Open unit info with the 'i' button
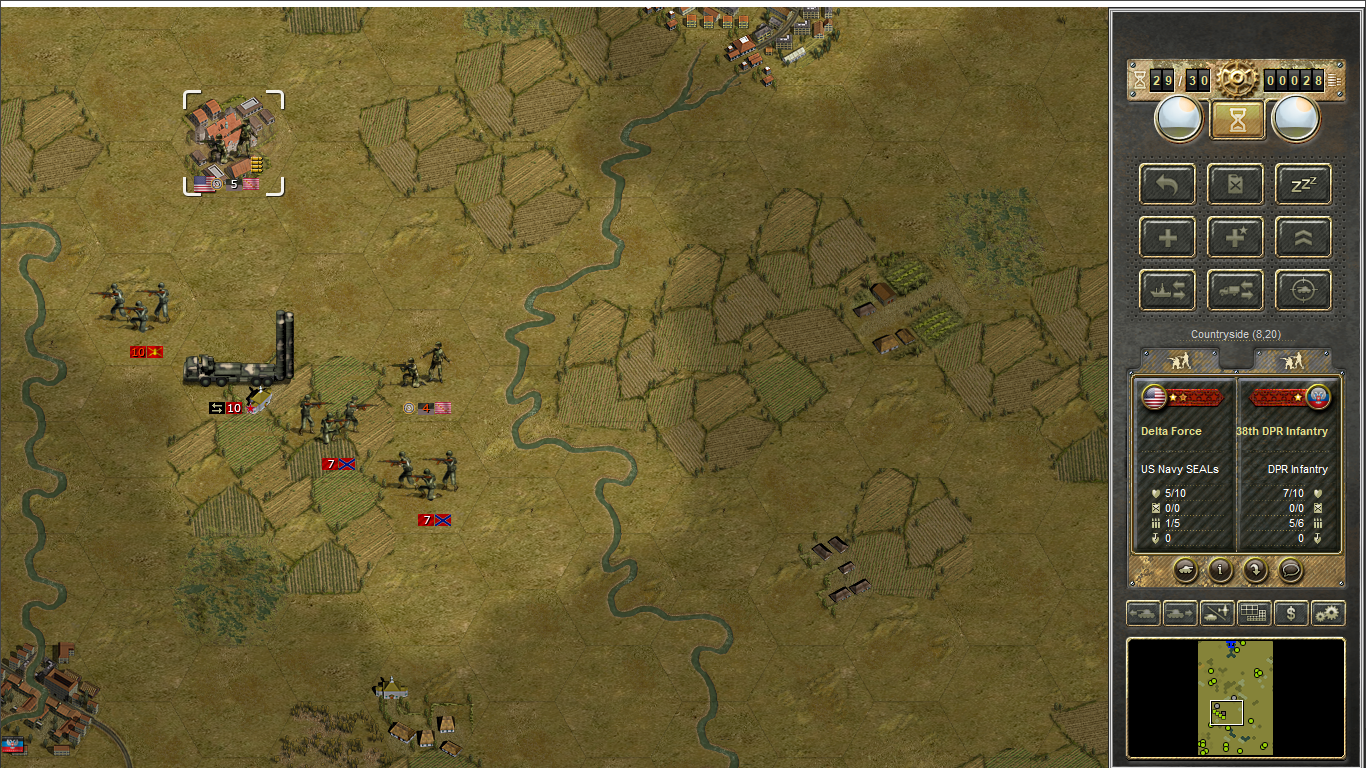This screenshot has height=768, width=1366. pos(1220,570)
